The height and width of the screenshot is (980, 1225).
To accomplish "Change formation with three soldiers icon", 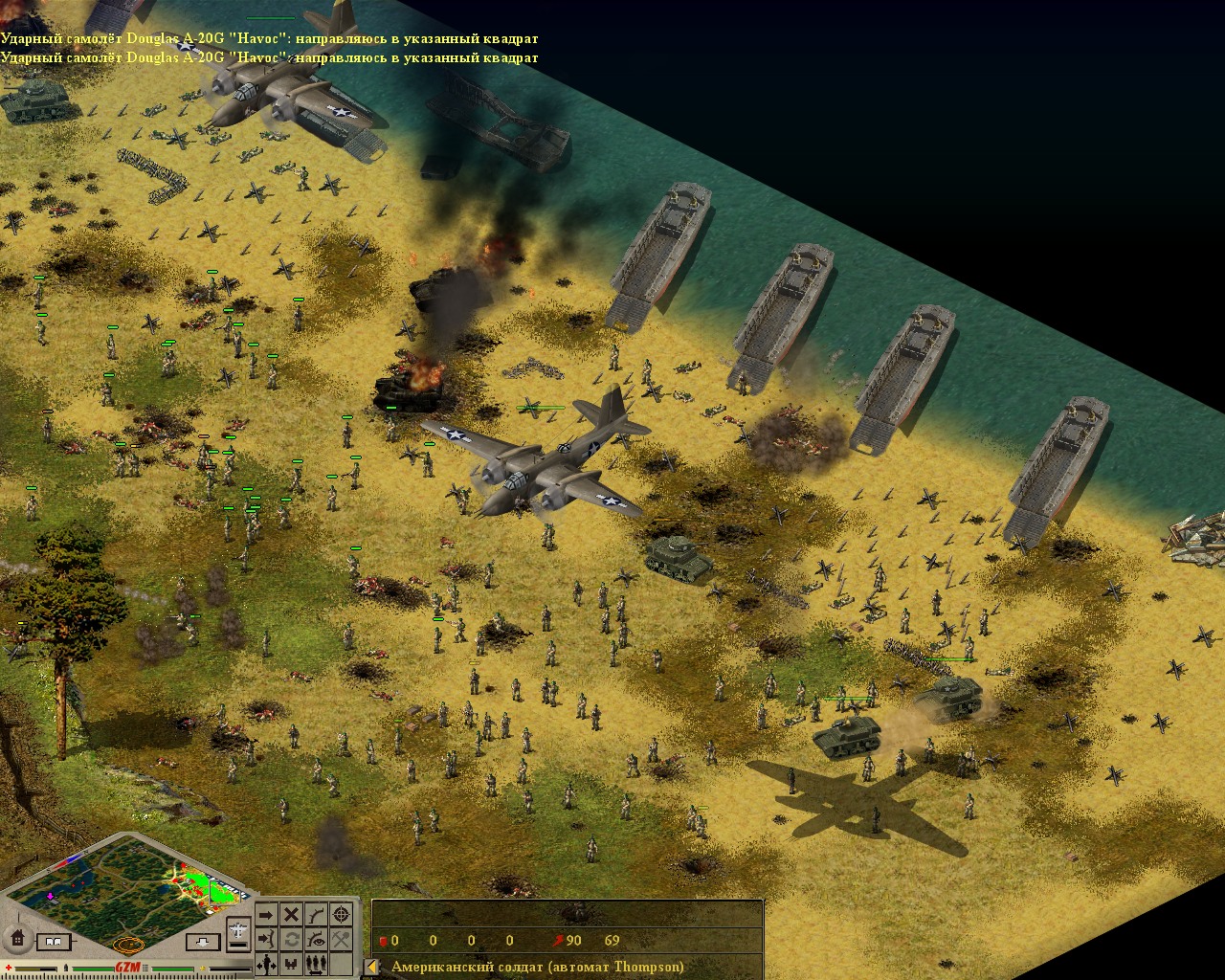I will point(316,963).
